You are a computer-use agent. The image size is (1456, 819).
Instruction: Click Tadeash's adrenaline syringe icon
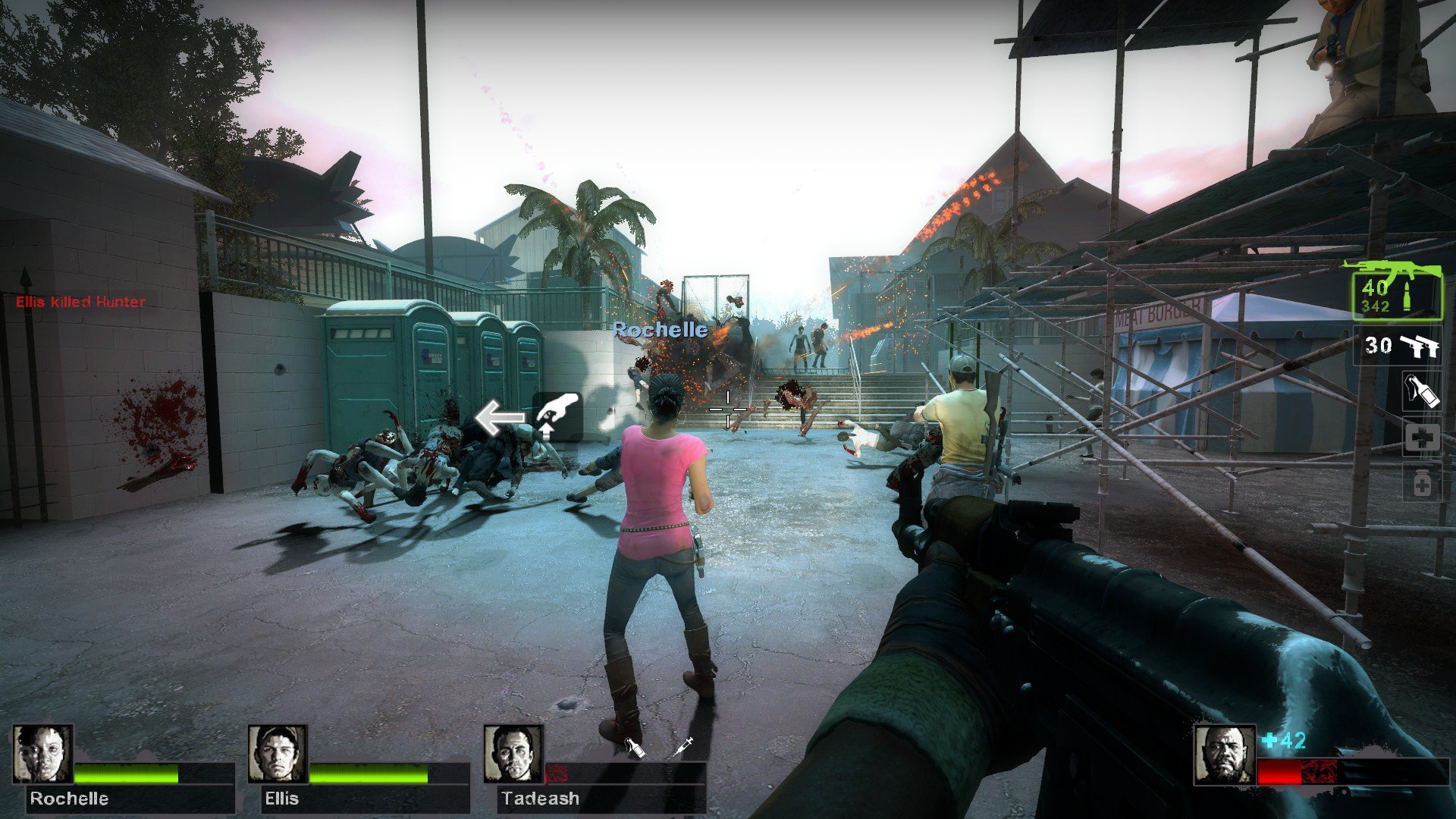click(x=683, y=746)
